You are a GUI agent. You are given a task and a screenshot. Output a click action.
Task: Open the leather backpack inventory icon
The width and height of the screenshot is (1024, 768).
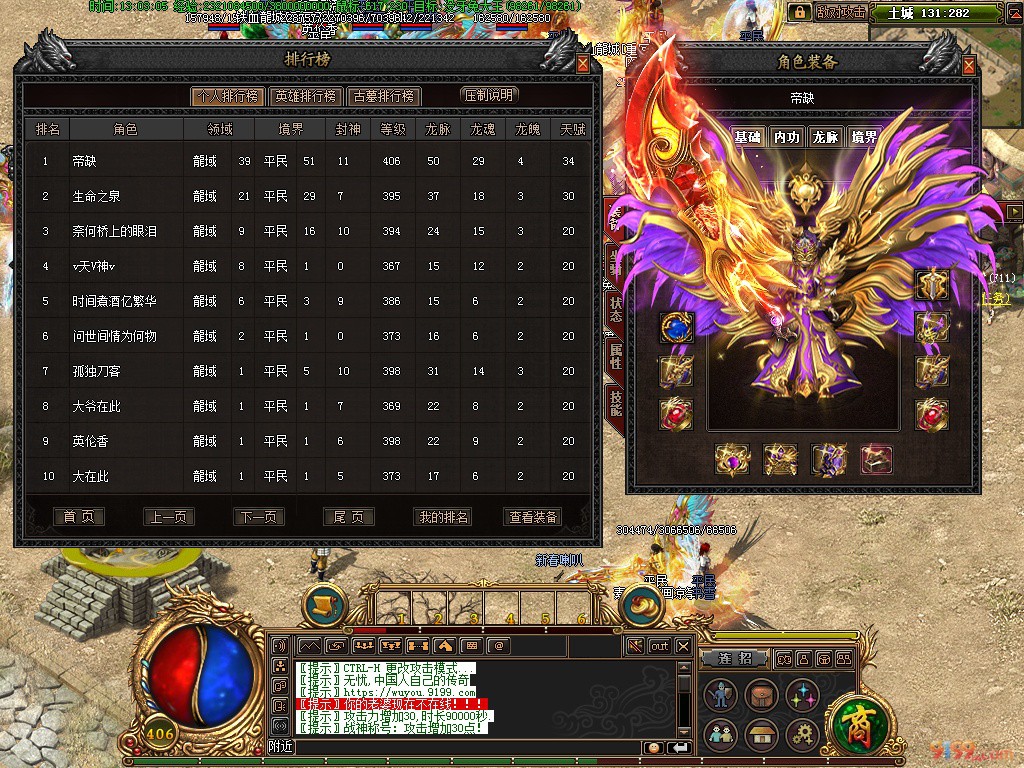pos(760,695)
